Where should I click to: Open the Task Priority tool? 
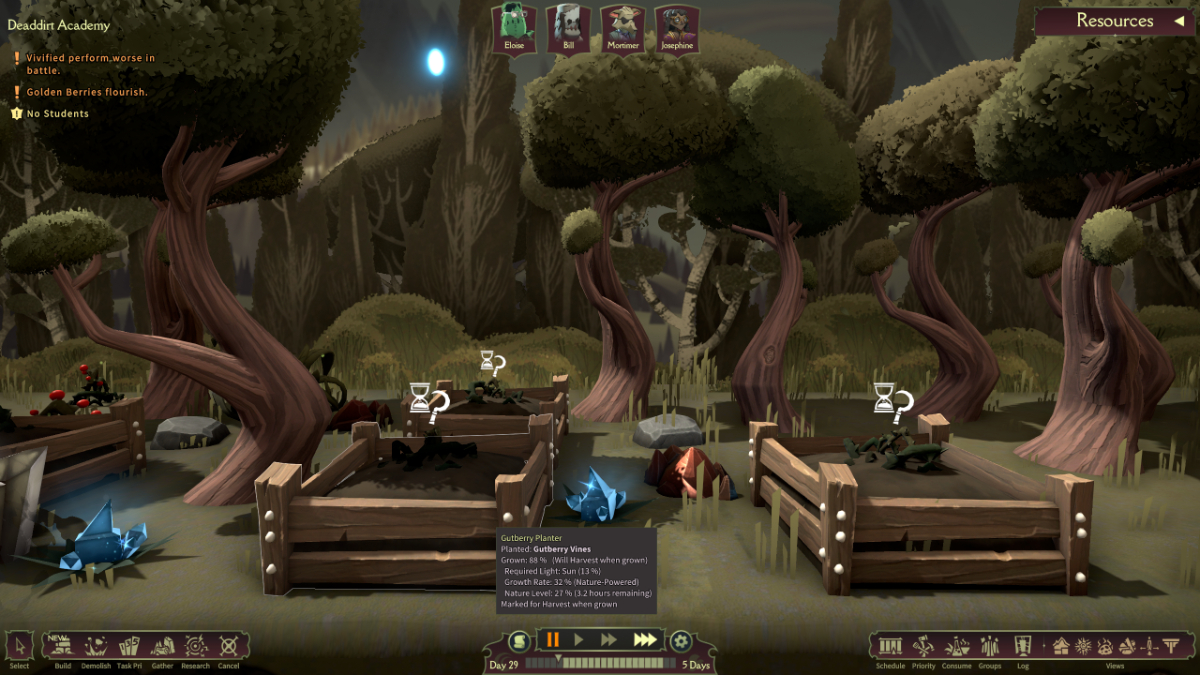[x=129, y=645]
